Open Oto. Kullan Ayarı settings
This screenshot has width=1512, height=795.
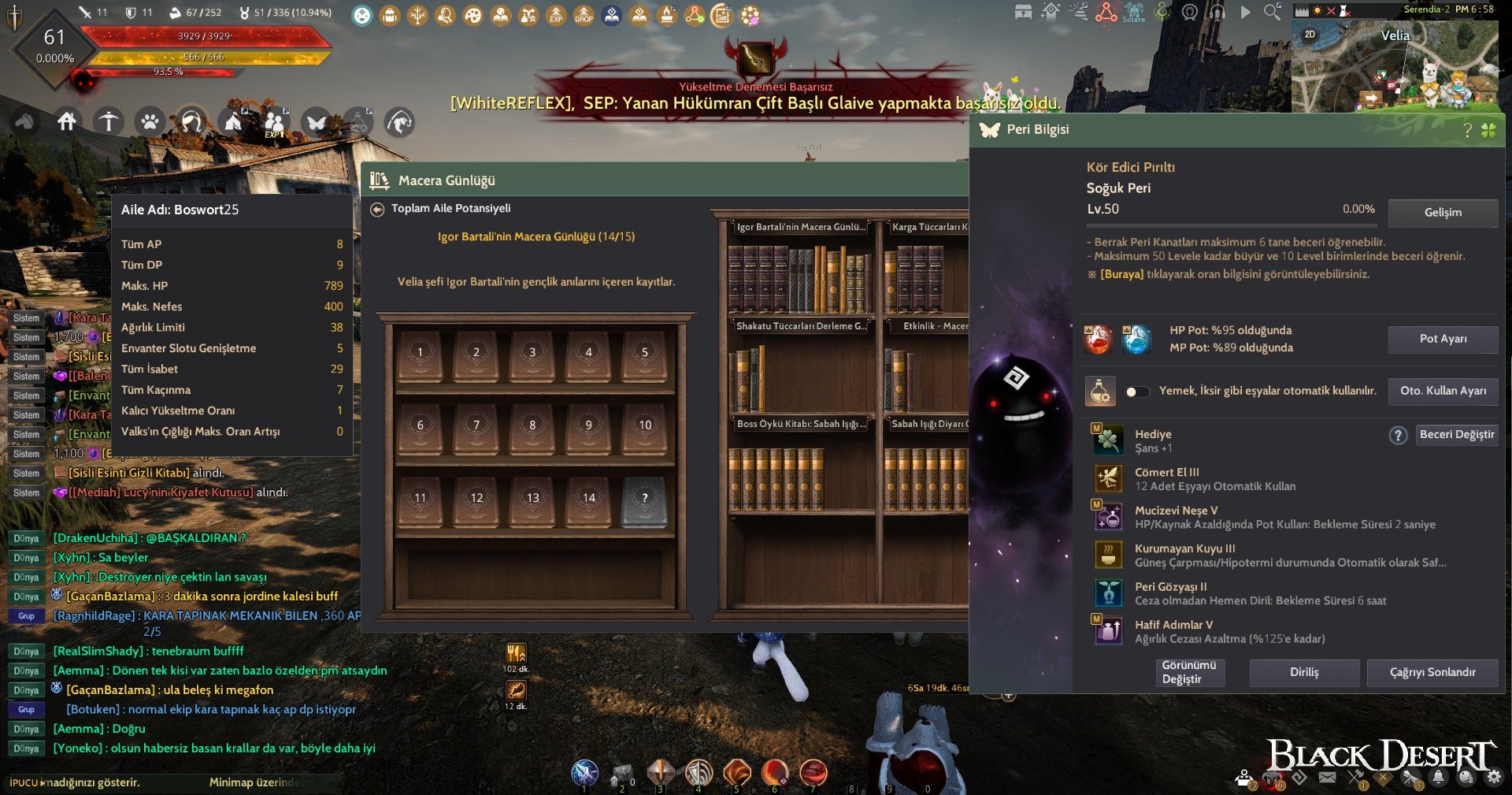1443,391
